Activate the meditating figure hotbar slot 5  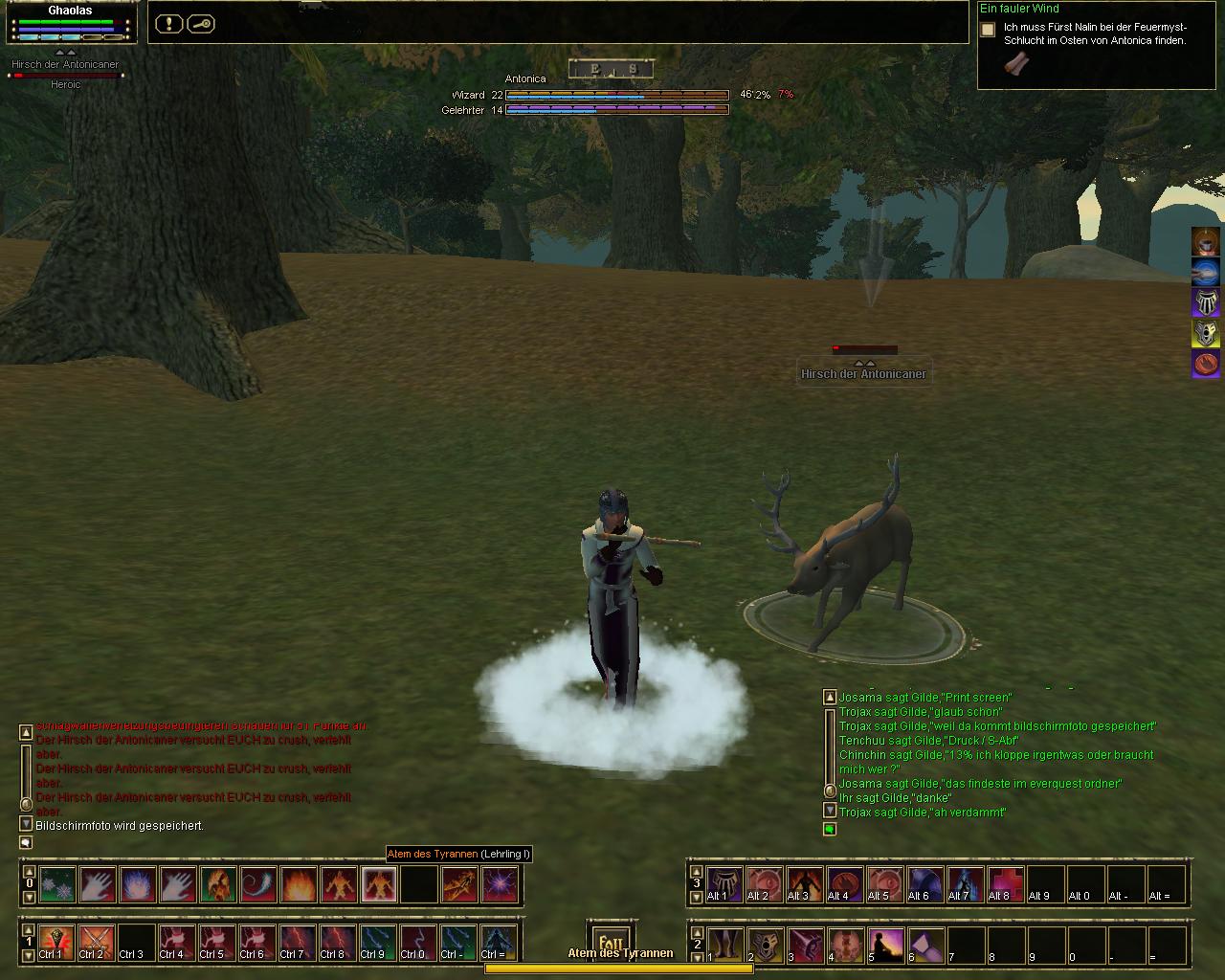[885, 945]
